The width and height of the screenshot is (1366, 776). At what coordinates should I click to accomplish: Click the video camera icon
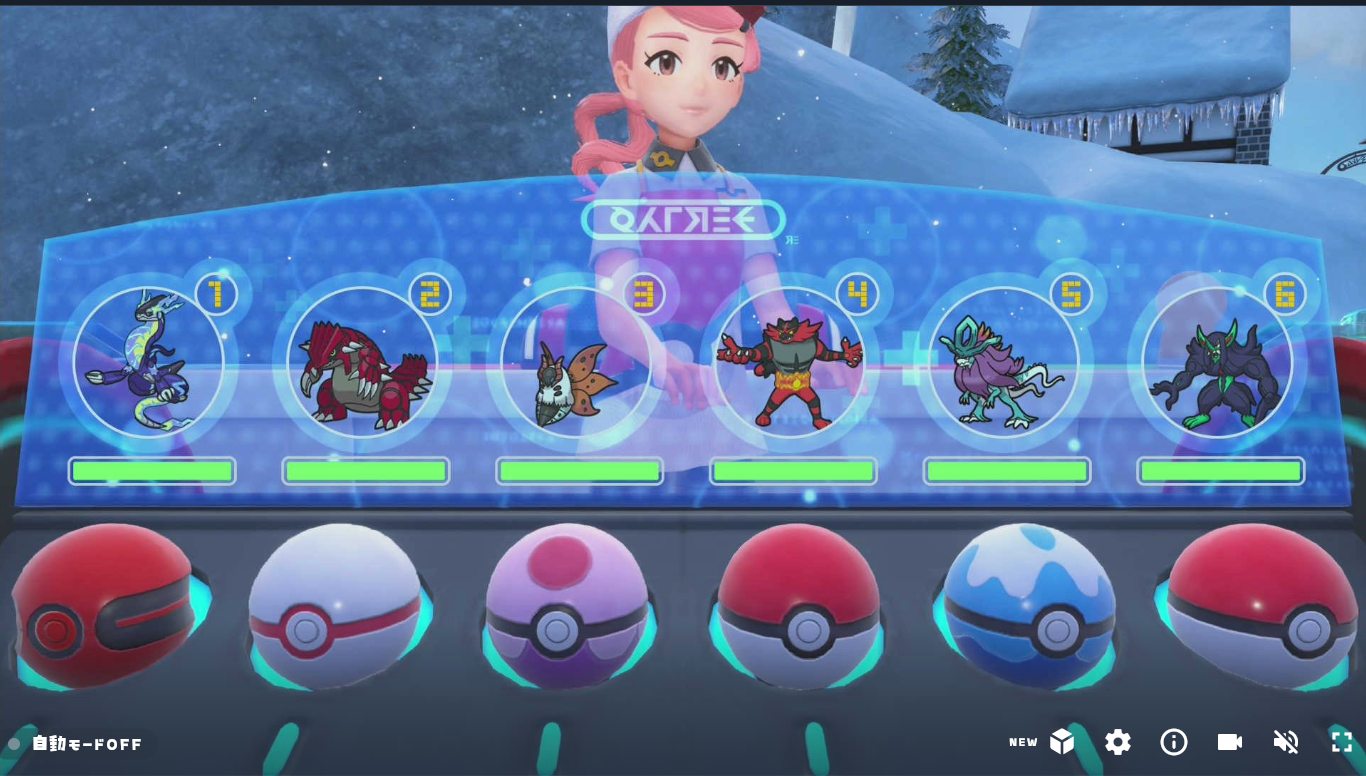[x=1230, y=742]
